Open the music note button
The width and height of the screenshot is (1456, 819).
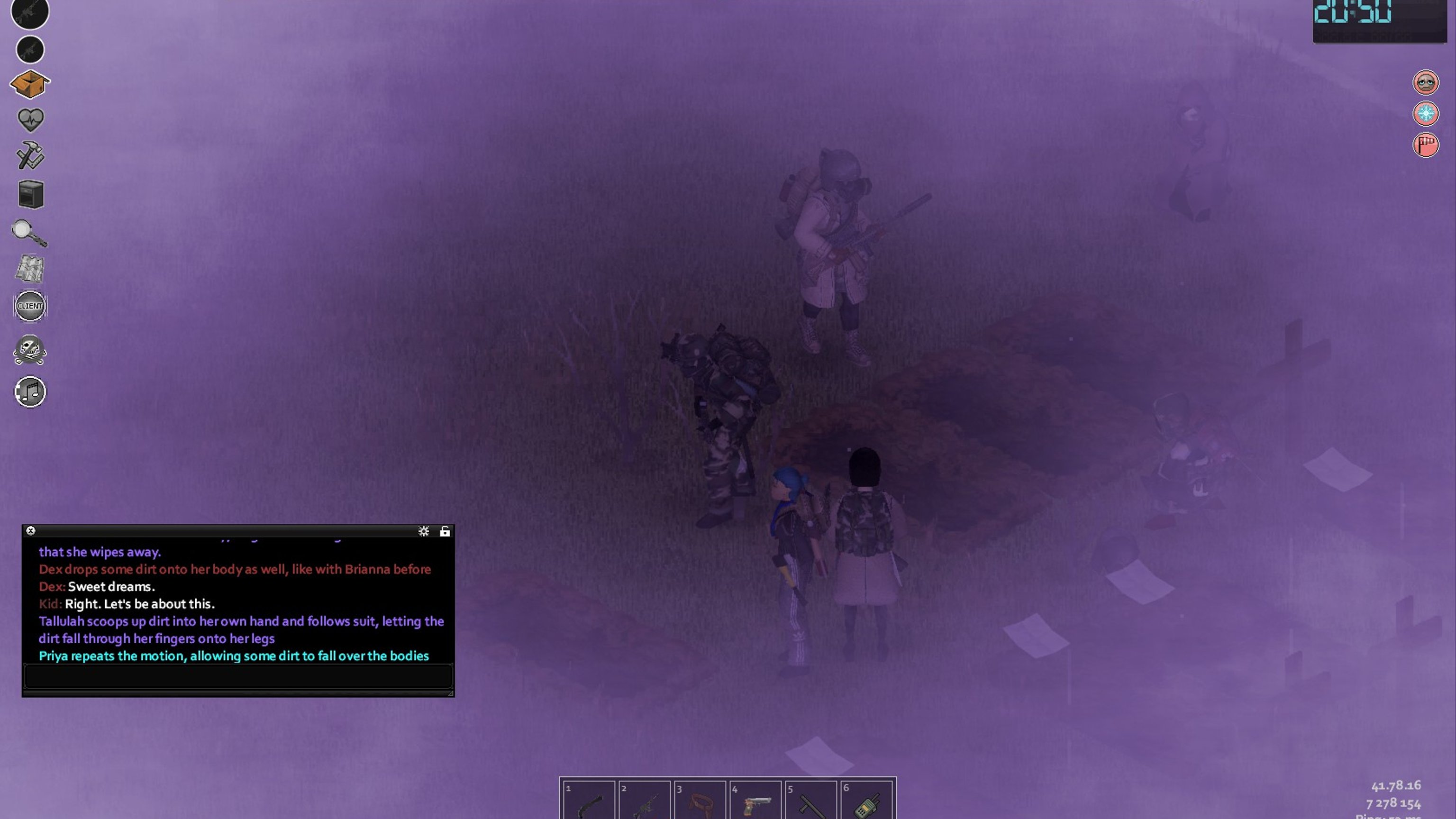[30, 391]
